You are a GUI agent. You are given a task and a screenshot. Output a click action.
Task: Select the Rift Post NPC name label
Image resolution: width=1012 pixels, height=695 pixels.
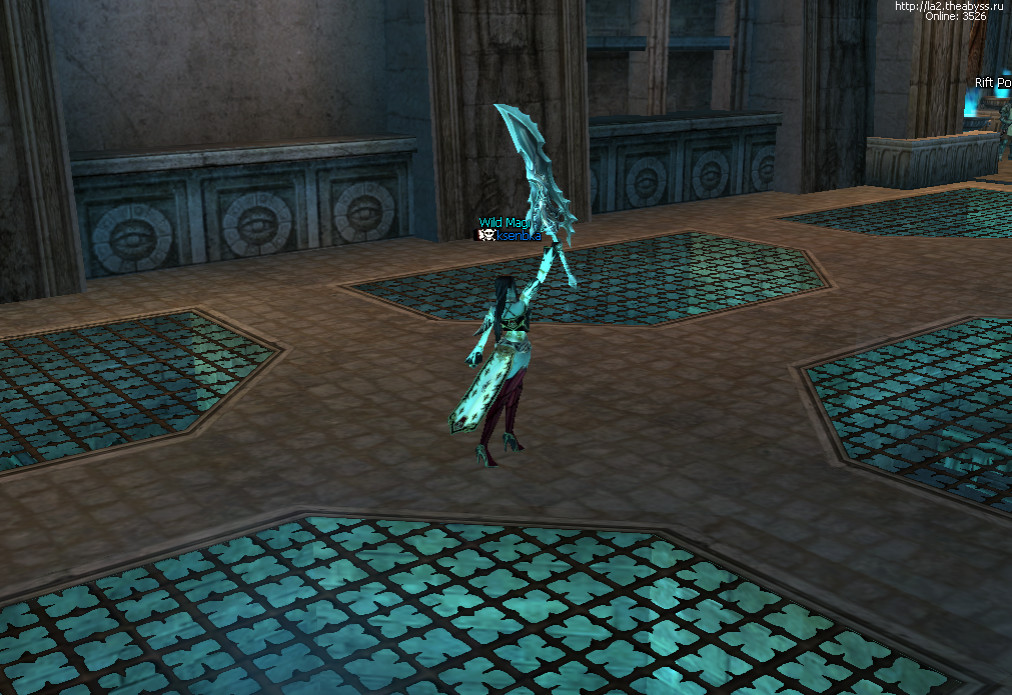[993, 83]
